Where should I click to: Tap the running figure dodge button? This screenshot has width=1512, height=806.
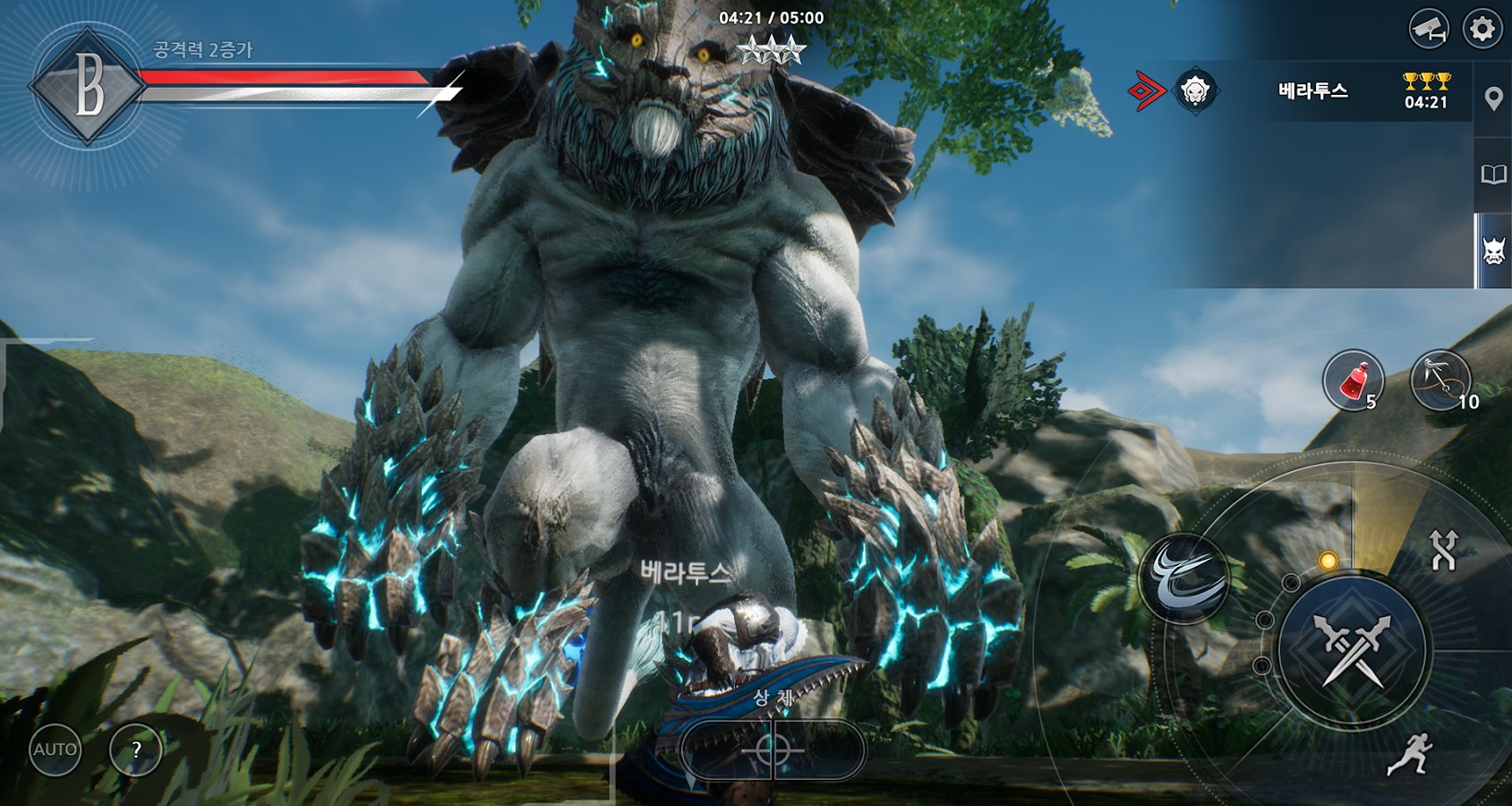coord(1411,754)
